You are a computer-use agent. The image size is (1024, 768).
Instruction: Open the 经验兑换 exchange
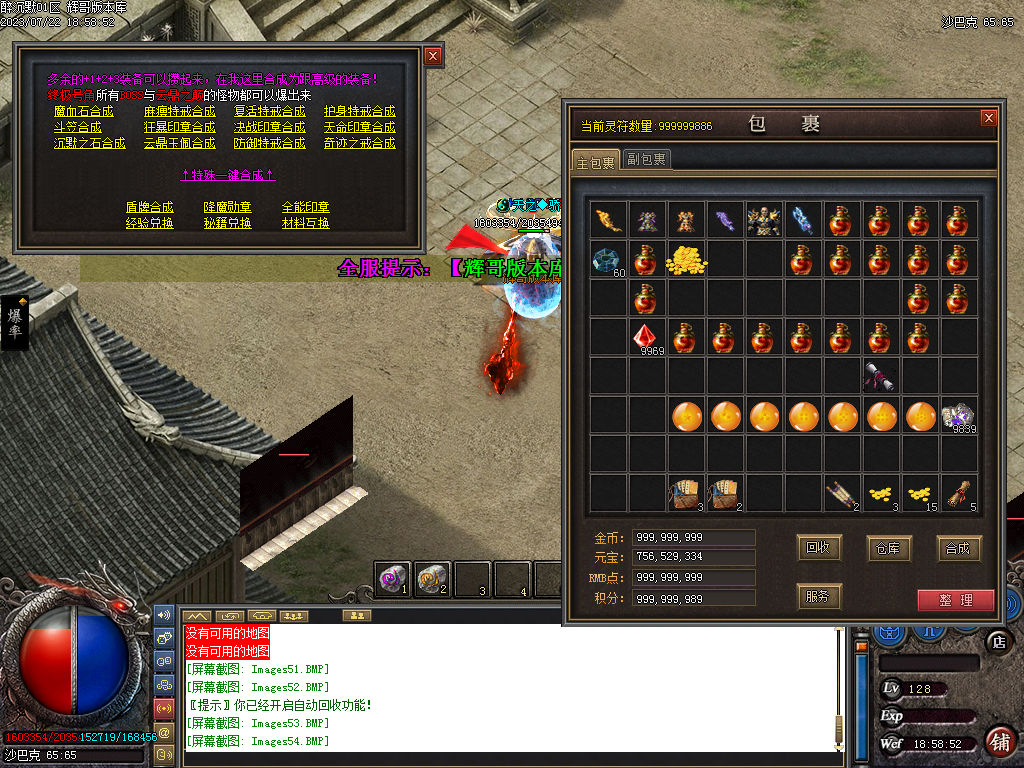click(149, 223)
